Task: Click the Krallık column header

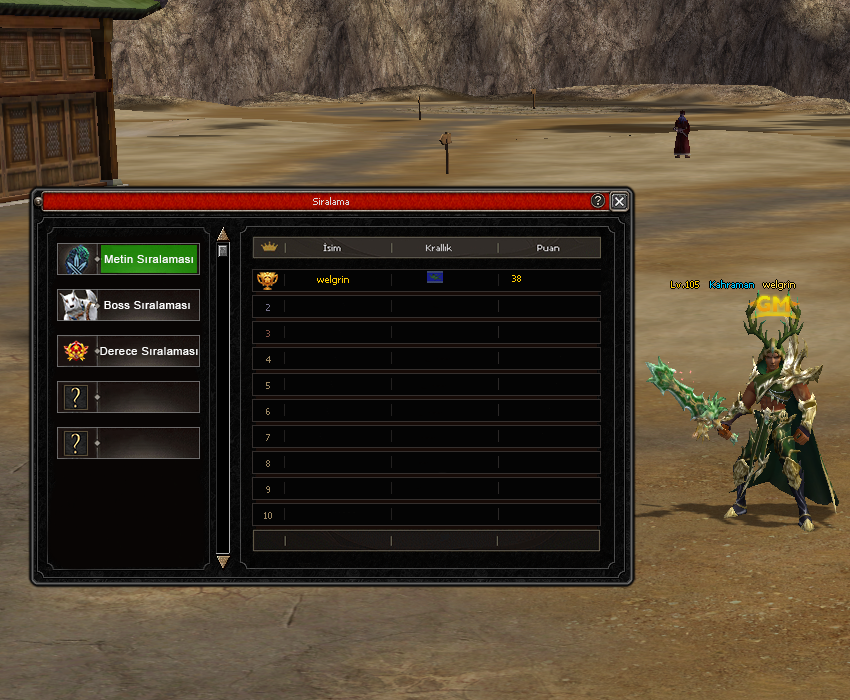Action: coord(439,247)
